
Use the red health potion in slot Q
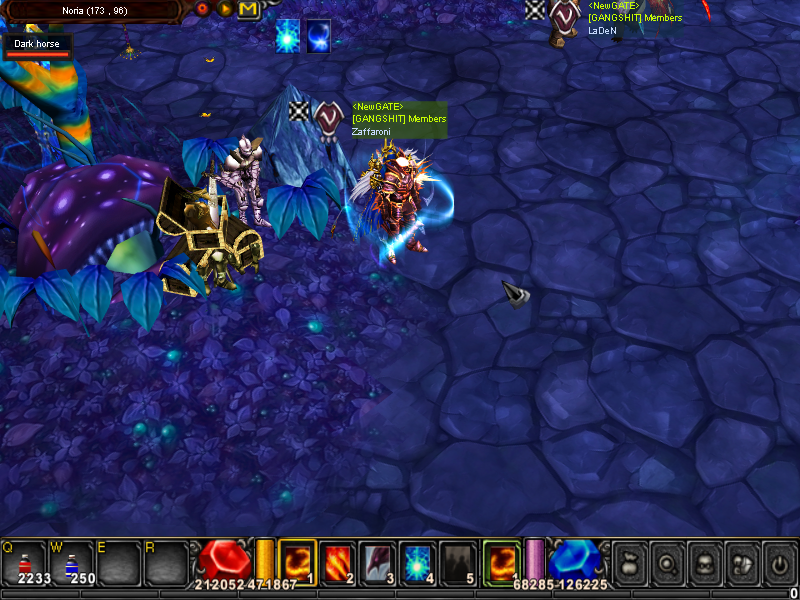coord(24,563)
